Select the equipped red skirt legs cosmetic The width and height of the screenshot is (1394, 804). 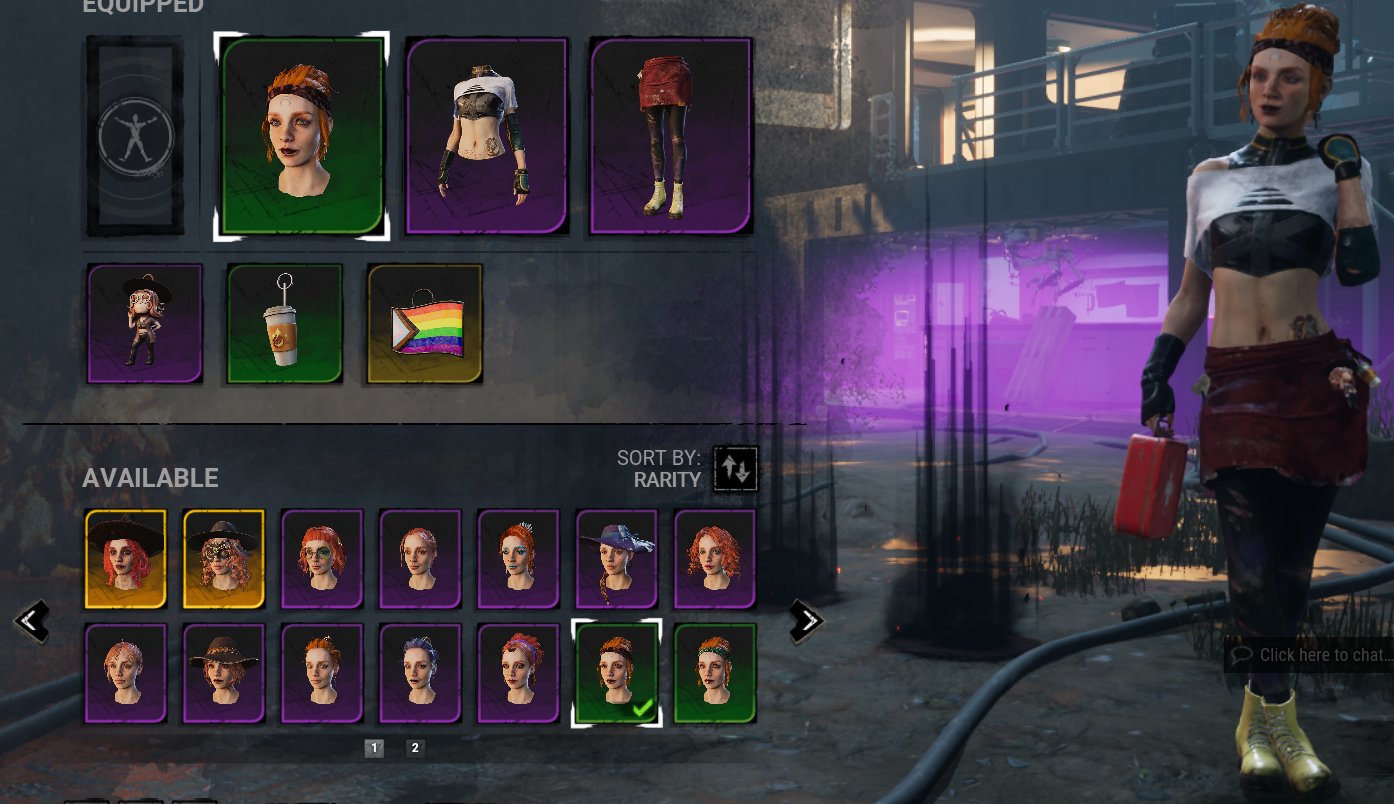pyautogui.click(x=670, y=137)
